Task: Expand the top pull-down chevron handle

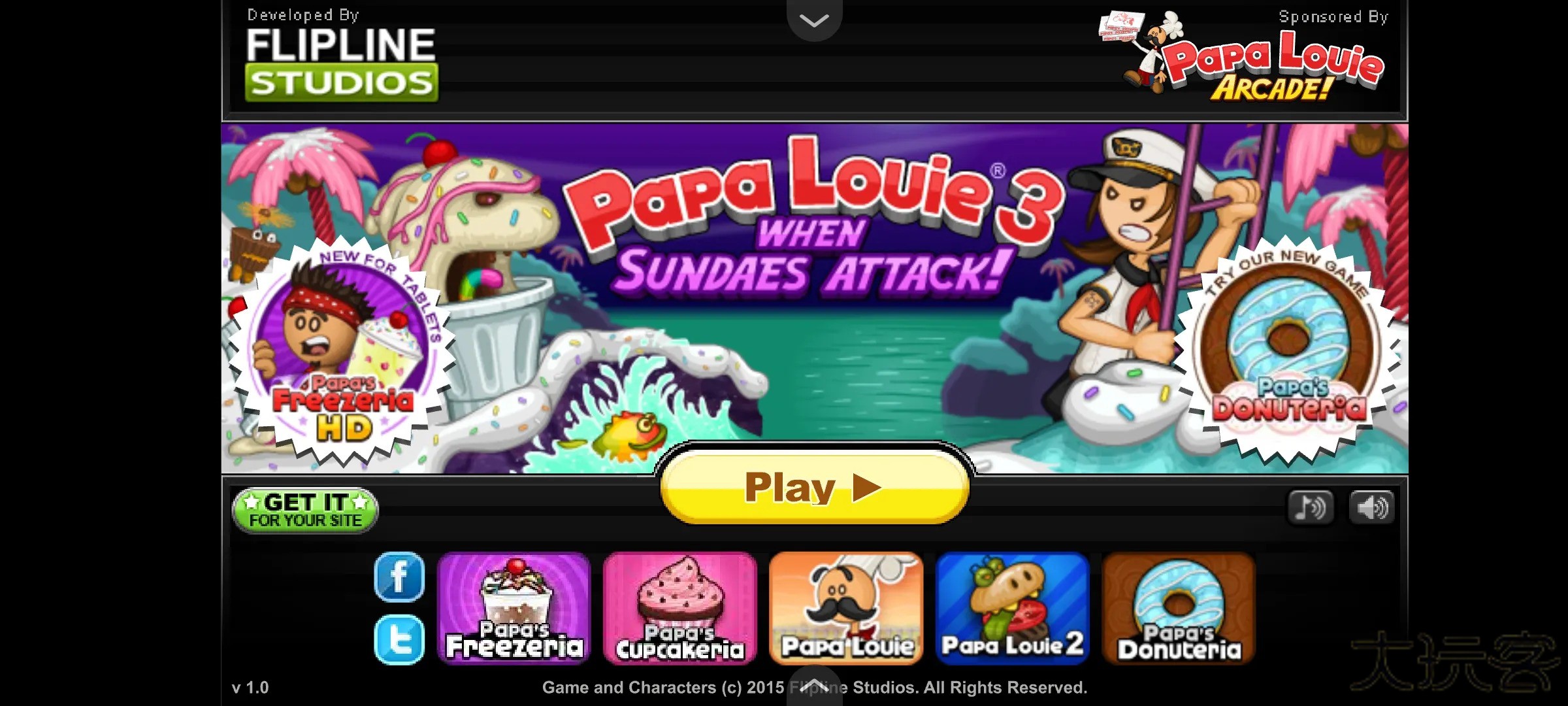Action: 814,20
